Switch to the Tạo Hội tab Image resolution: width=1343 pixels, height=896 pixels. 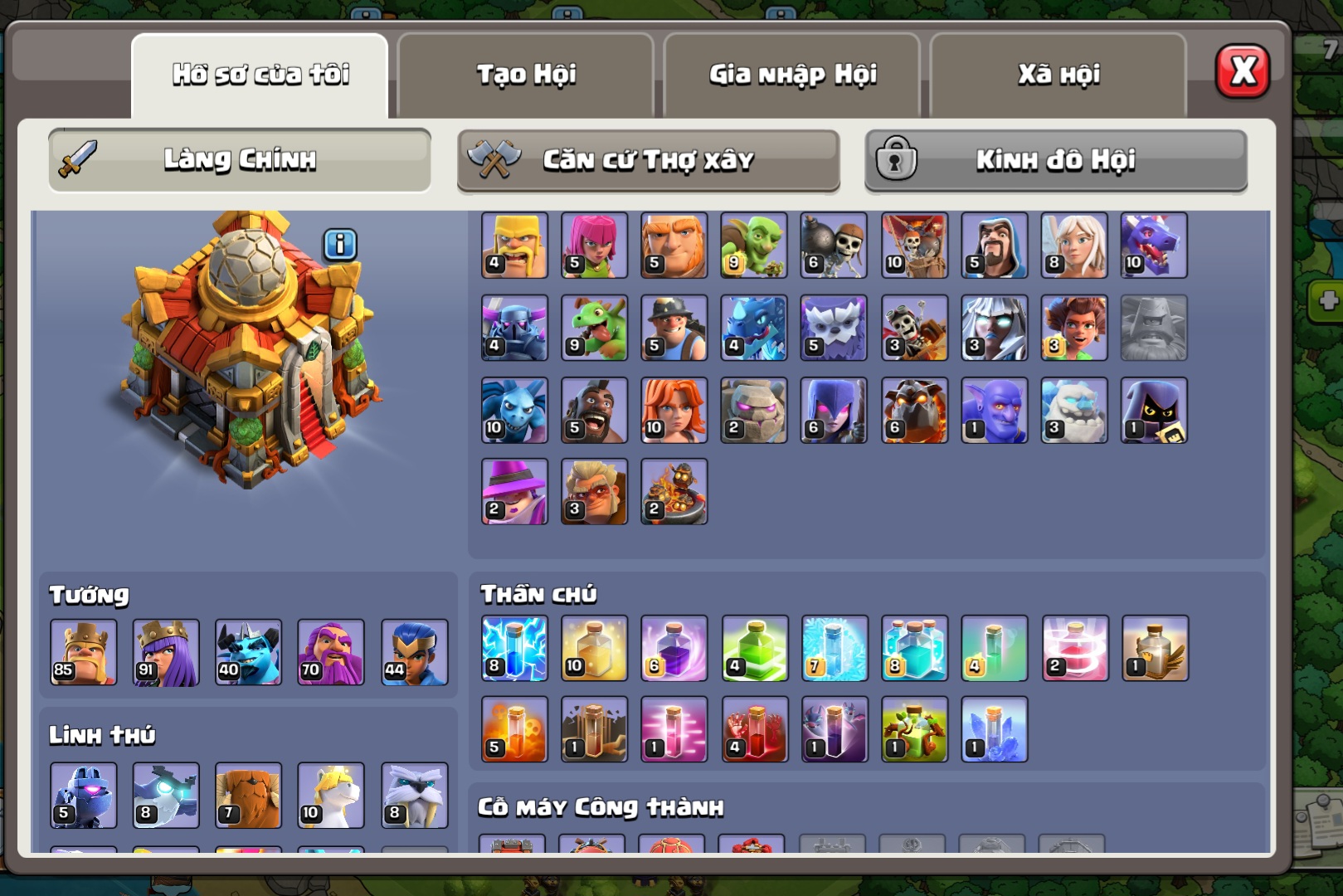[526, 75]
